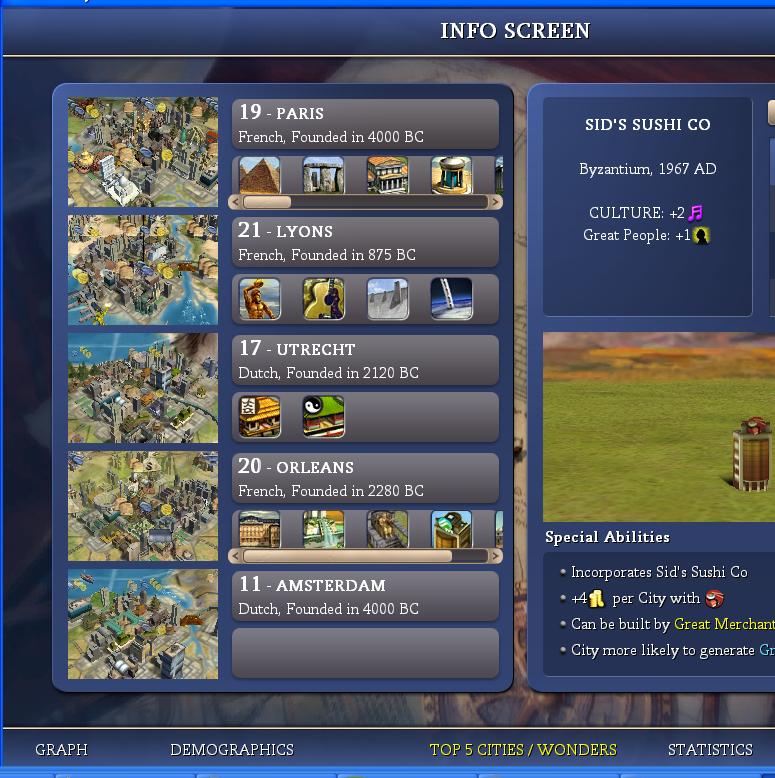
Task: Select the golden pagoda building icon in Utrecht
Action: click(260, 416)
